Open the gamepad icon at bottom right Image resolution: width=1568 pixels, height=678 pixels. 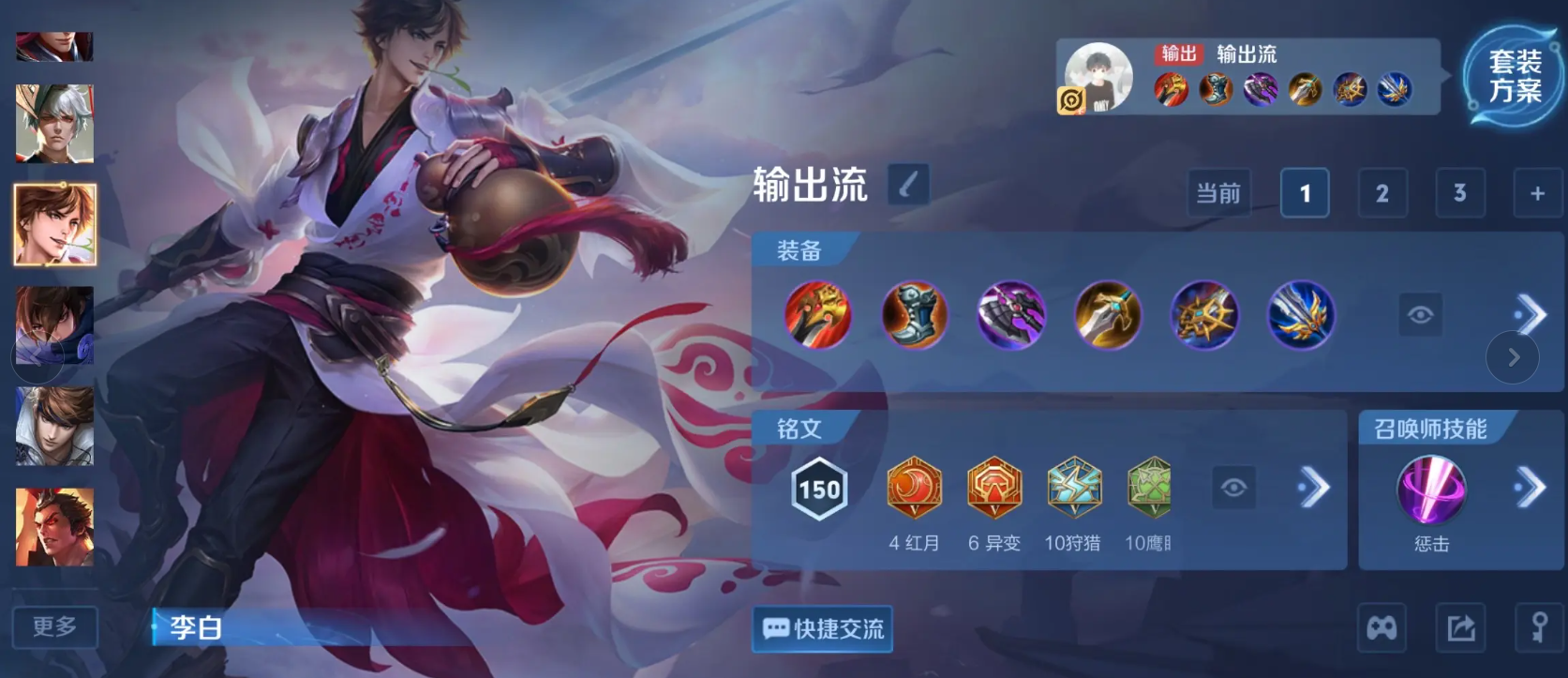[x=1381, y=627]
